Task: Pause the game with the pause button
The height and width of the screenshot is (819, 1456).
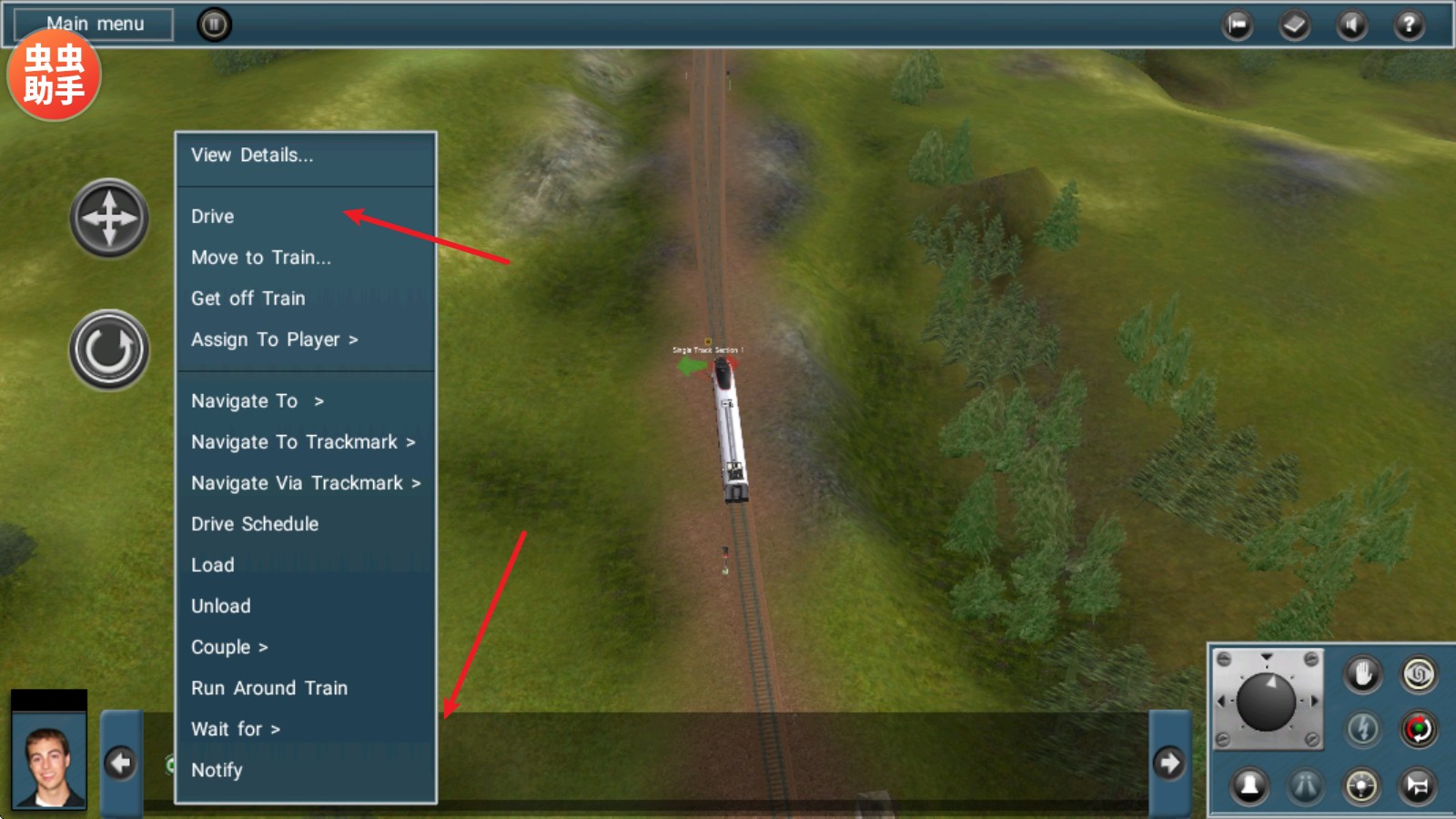Action: [214, 25]
